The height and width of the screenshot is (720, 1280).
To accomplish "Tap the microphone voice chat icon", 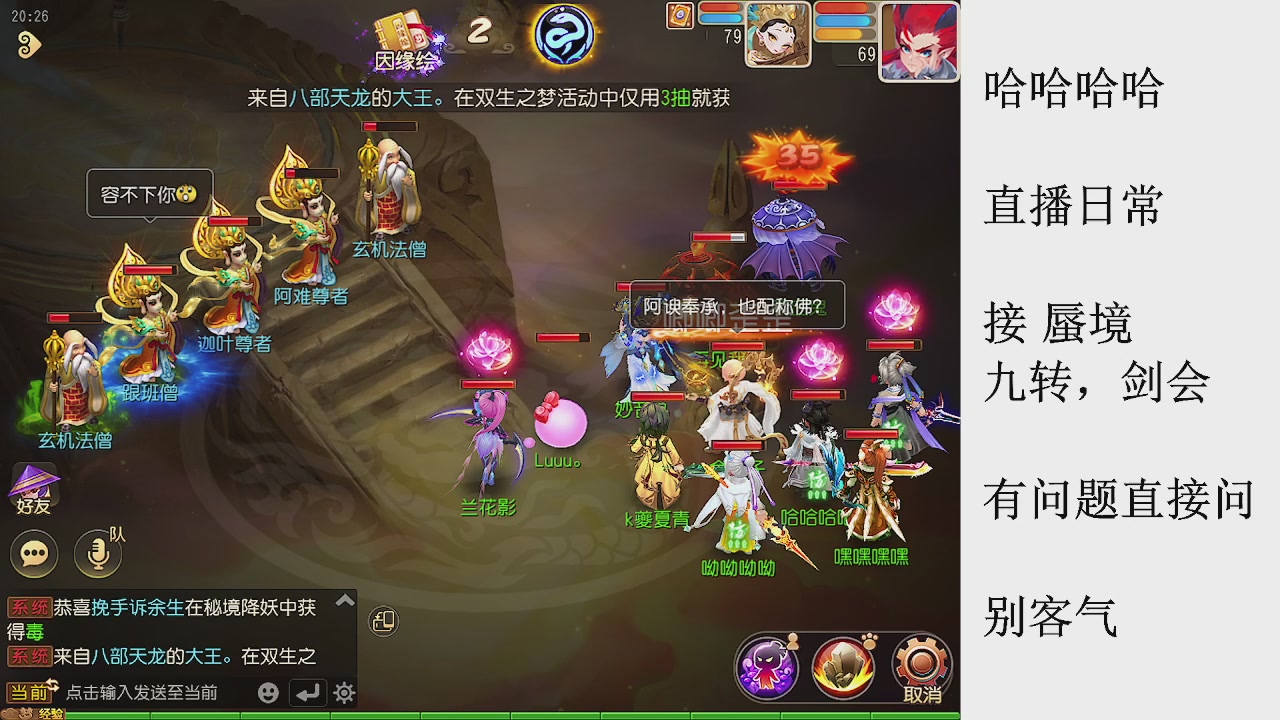I will (97, 553).
